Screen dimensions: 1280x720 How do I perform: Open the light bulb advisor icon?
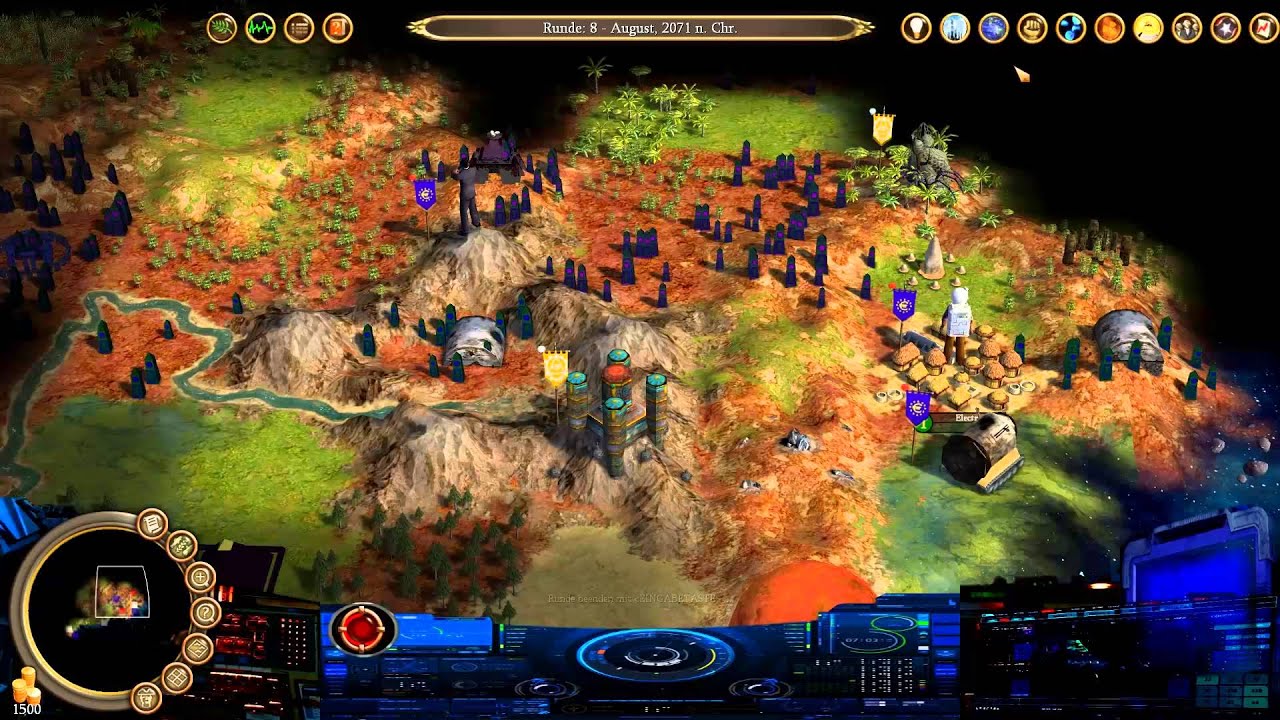point(916,28)
